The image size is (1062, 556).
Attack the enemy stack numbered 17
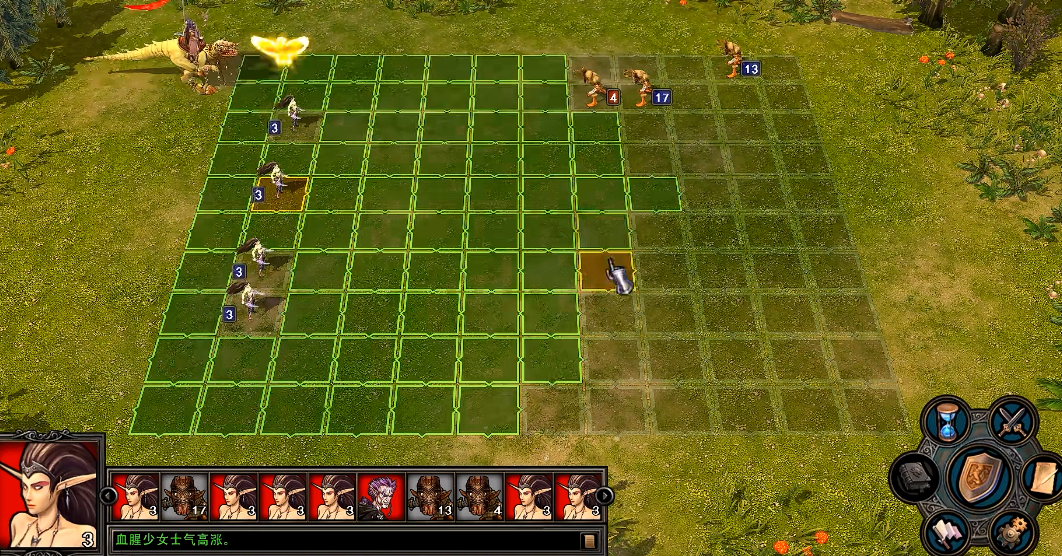click(x=638, y=84)
